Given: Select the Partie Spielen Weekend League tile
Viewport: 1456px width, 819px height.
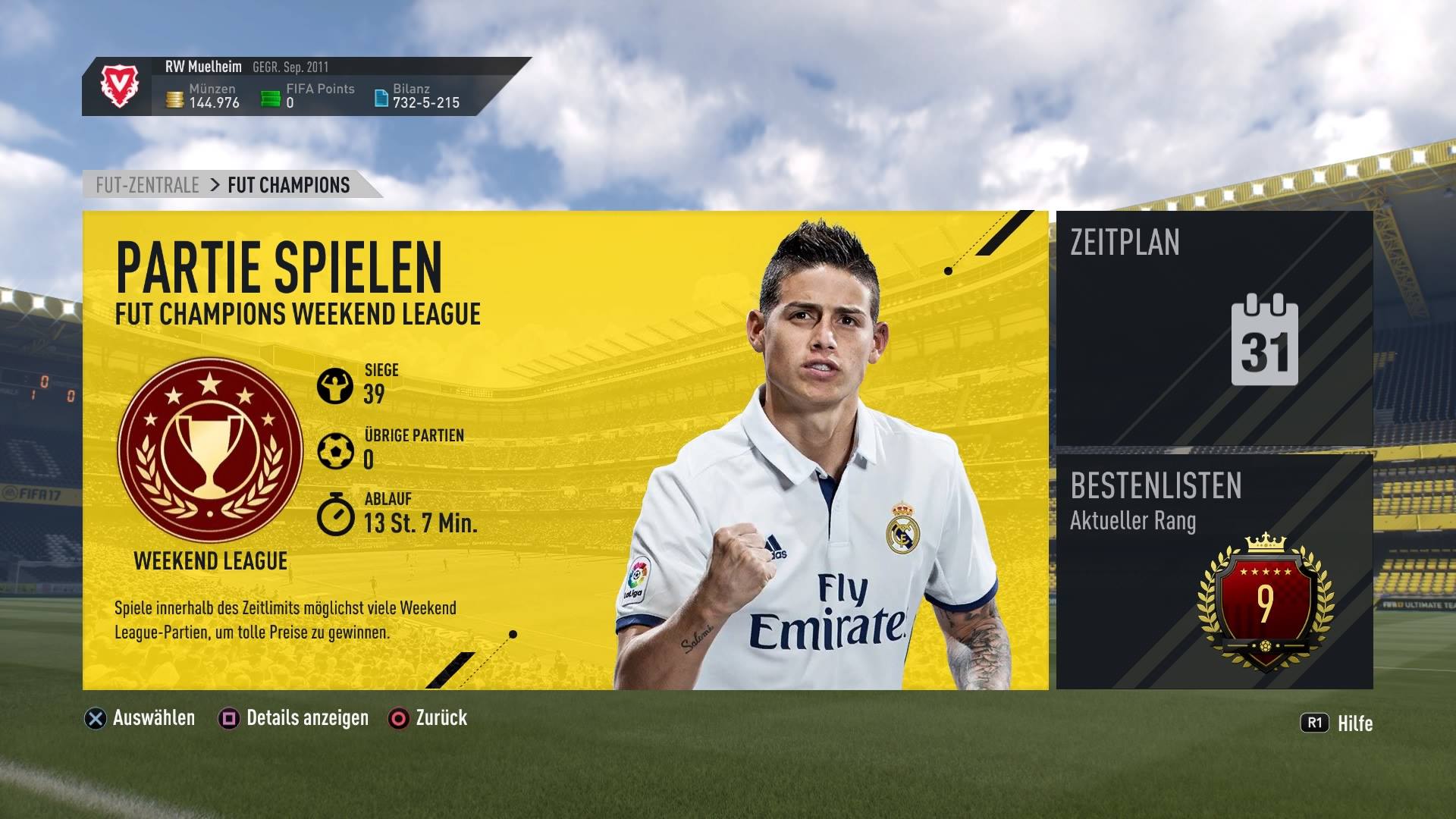Looking at the screenshot, I should [x=565, y=450].
